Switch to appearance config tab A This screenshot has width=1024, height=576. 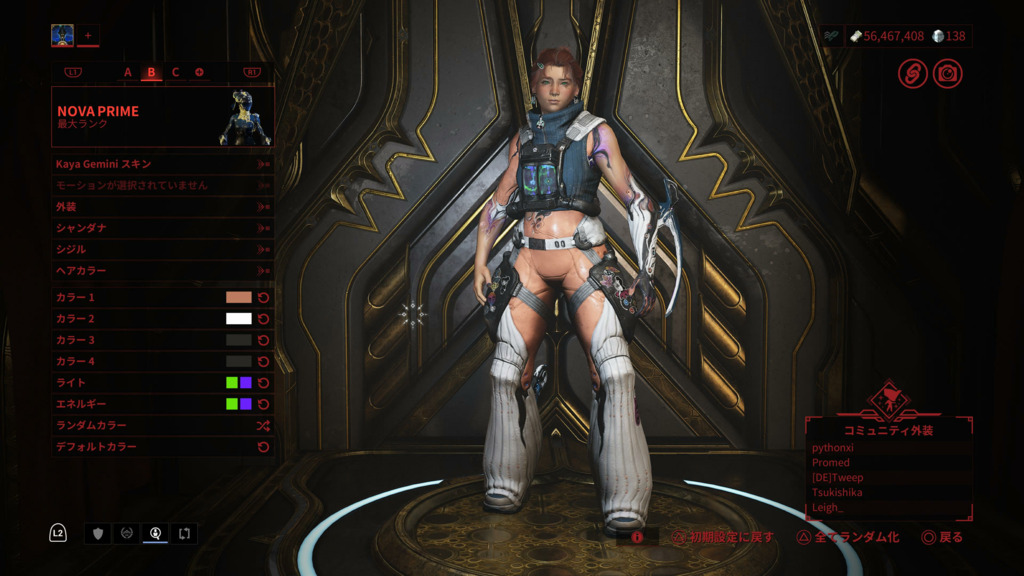pos(128,72)
